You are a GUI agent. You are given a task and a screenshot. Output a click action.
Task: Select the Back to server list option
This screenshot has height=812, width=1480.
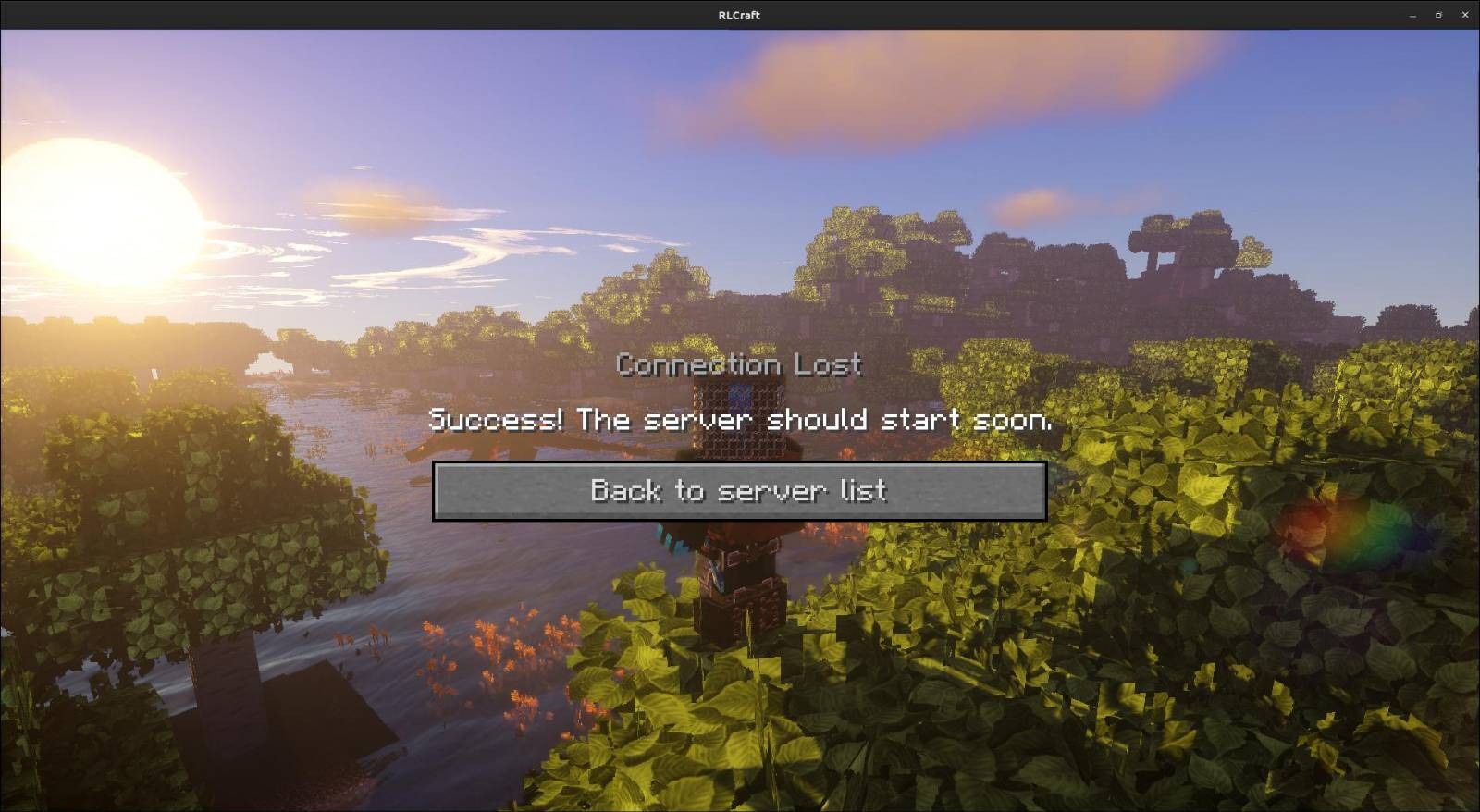[x=740, y=490]
